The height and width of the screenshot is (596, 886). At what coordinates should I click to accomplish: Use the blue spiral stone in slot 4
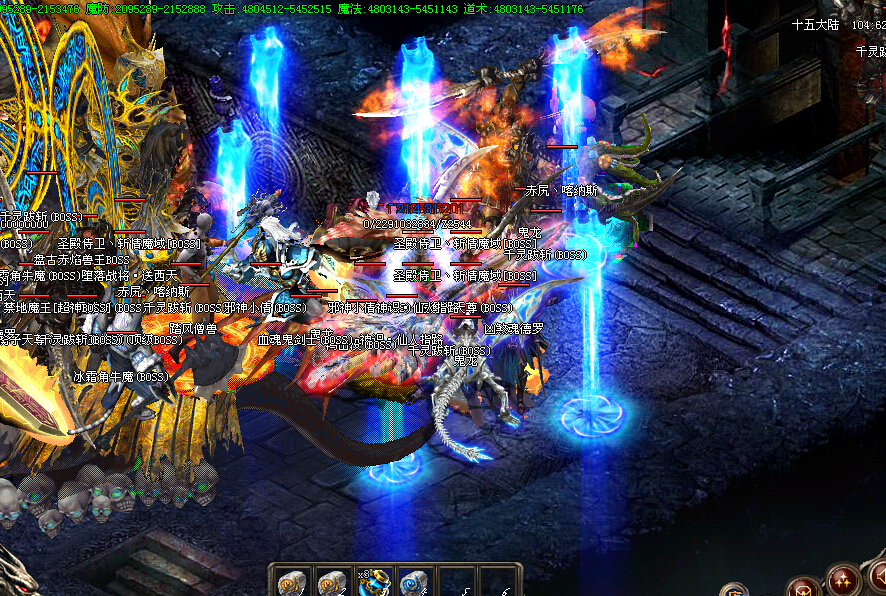tap(413, 582)
